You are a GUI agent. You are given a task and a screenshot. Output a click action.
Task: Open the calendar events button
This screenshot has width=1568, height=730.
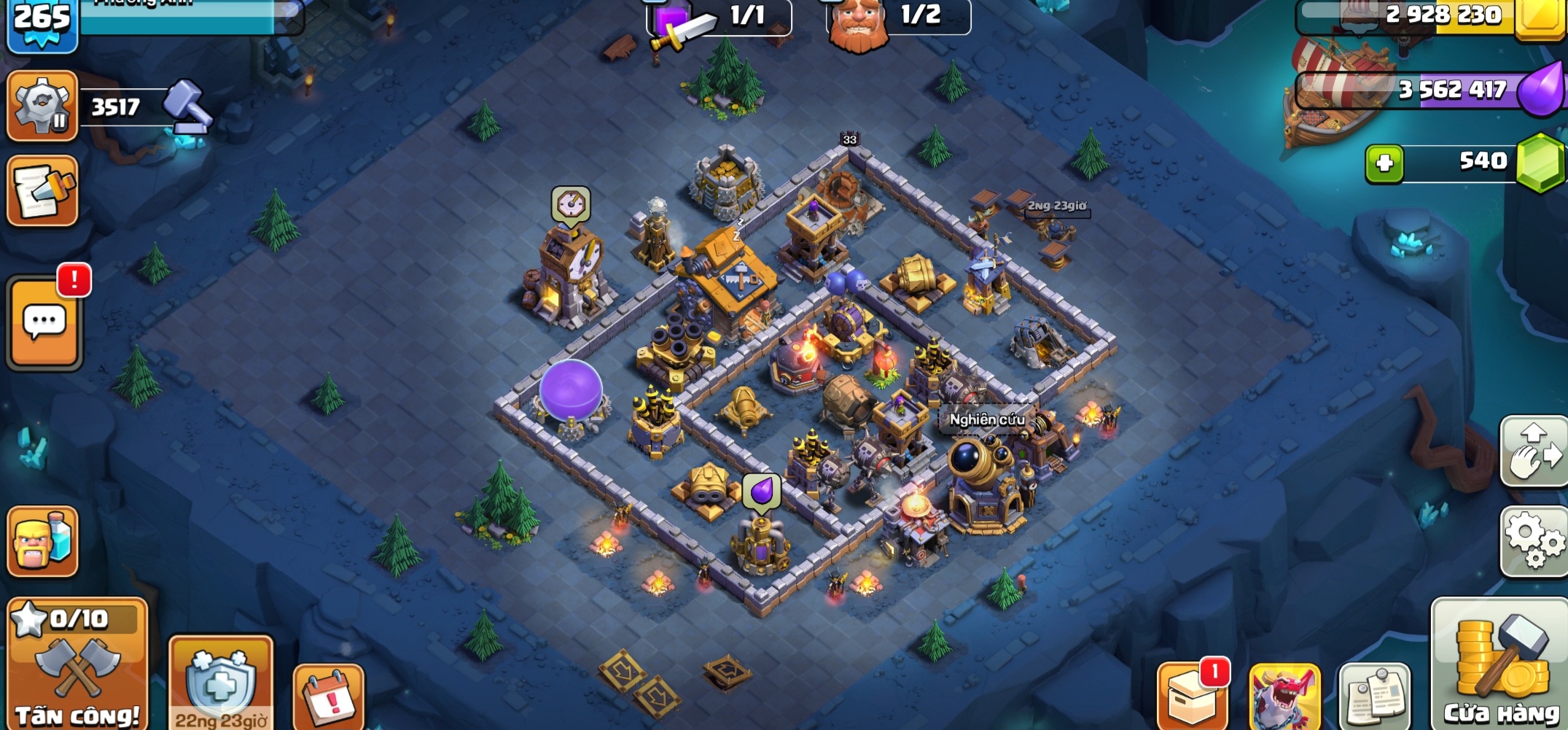329,697
